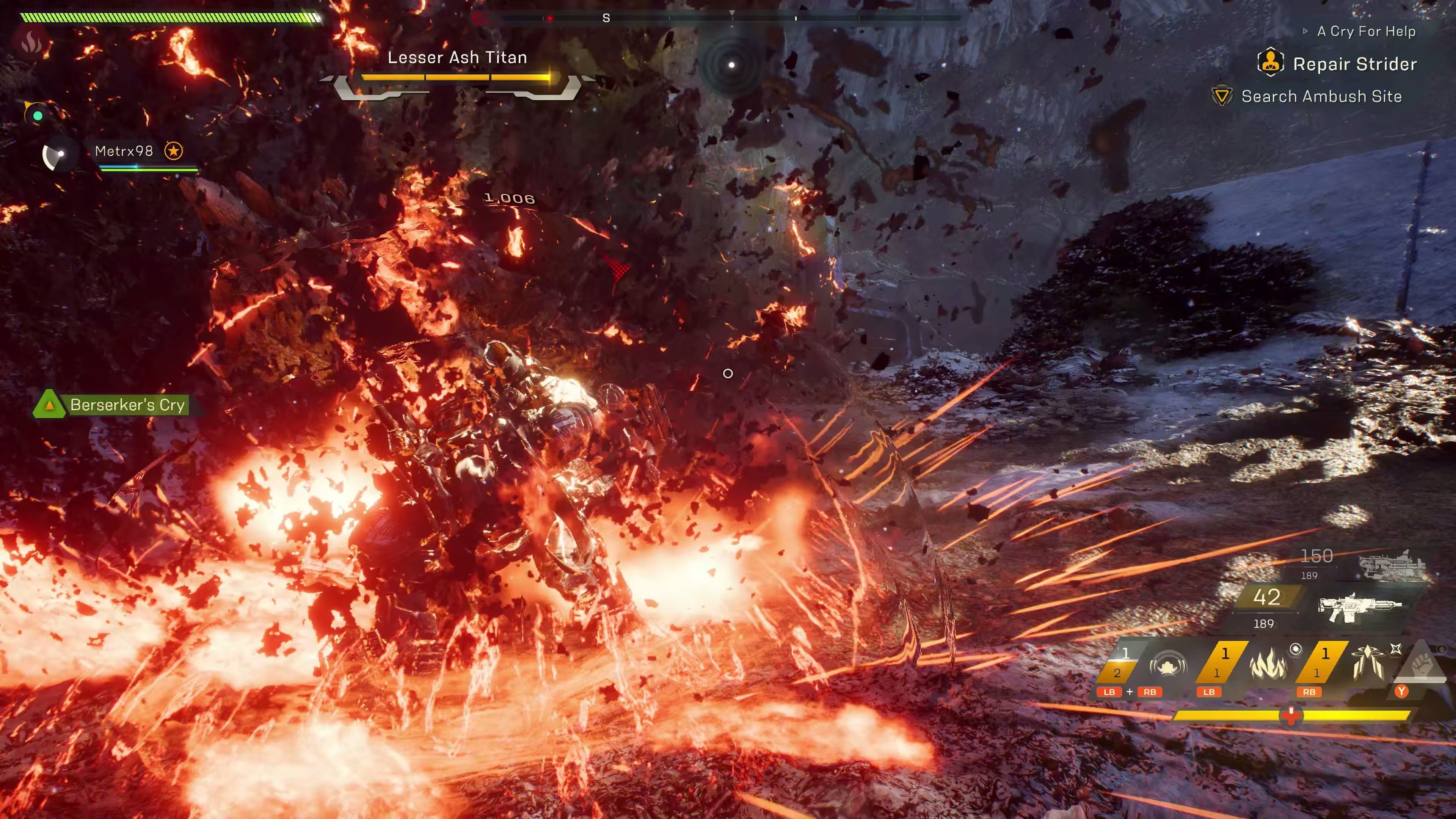The image size is (1456, 819).
Task: Select the Repair Strider mission objective
Action: 1354,64
